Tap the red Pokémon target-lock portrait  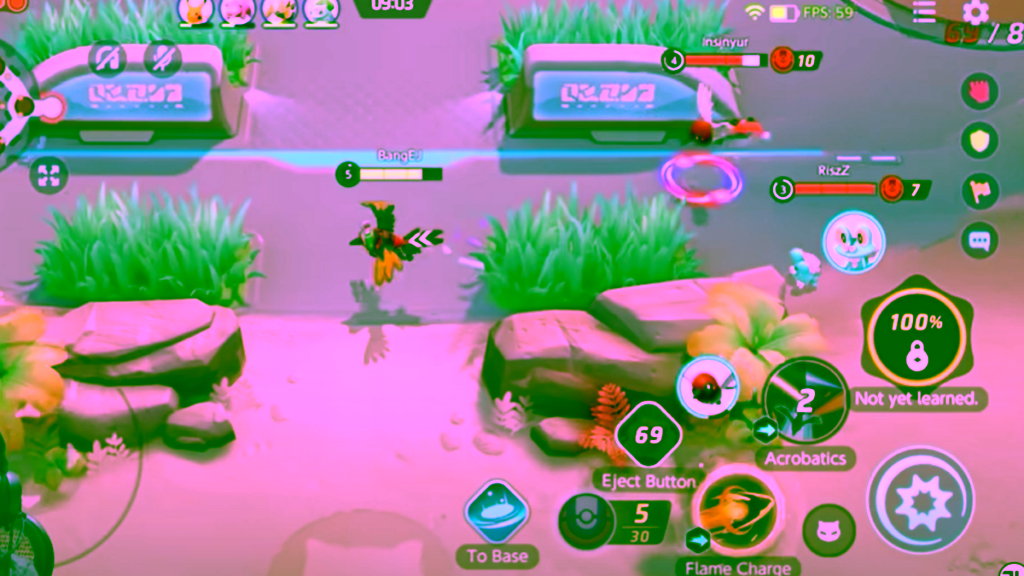click(x=707, y=383)
